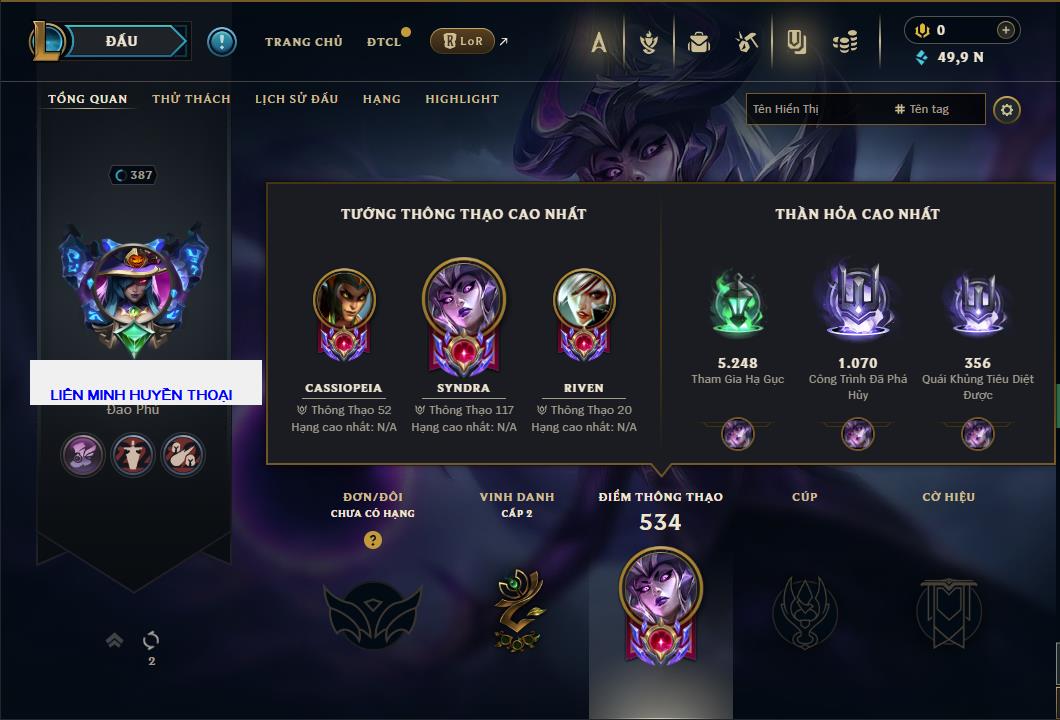The height and width of the screenshot is (720, 1060).
Task: Show the TỔNG QUAN overview tab
Action: [88, 99]
